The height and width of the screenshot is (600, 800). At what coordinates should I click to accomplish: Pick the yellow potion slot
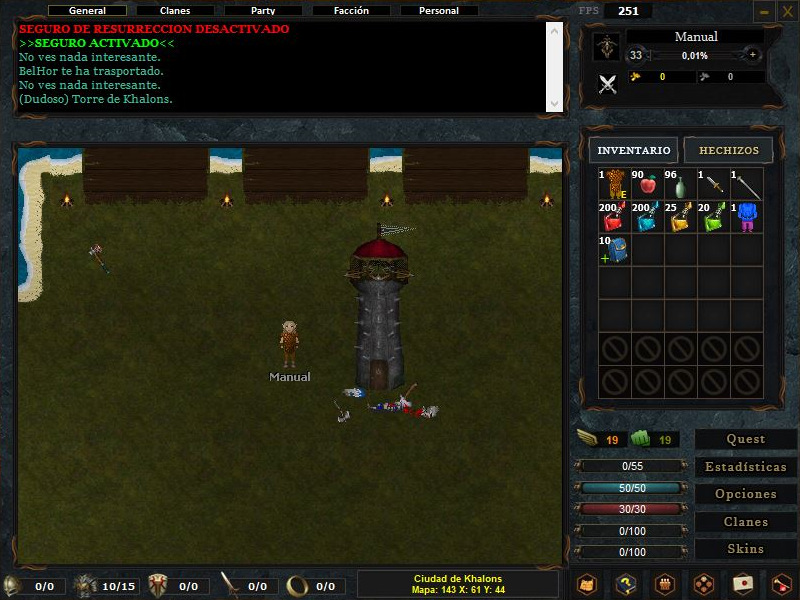680,218
